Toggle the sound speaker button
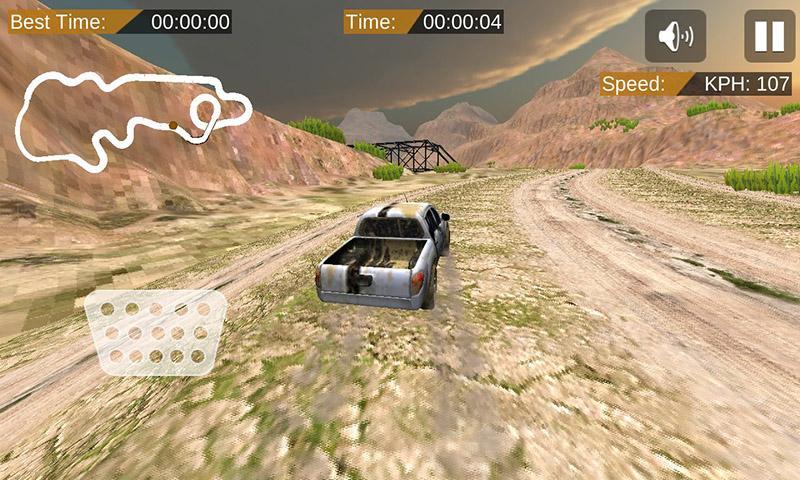Image resolution: width=800 pixels, height=480 pixels. coord(675,37)
